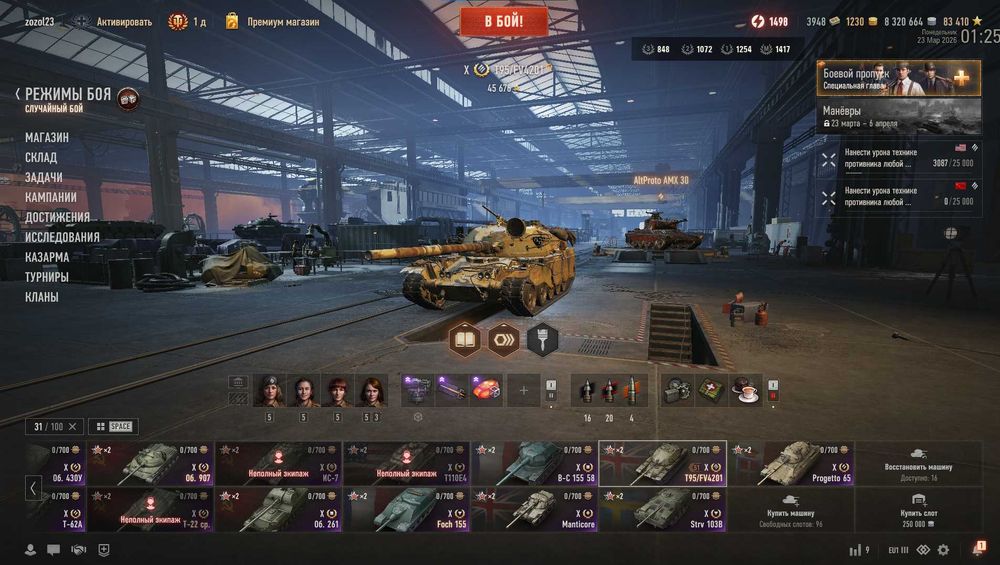Open ТУРНИРЫ from the side menu
The image size is (1000, 565).
coord(47,277)
